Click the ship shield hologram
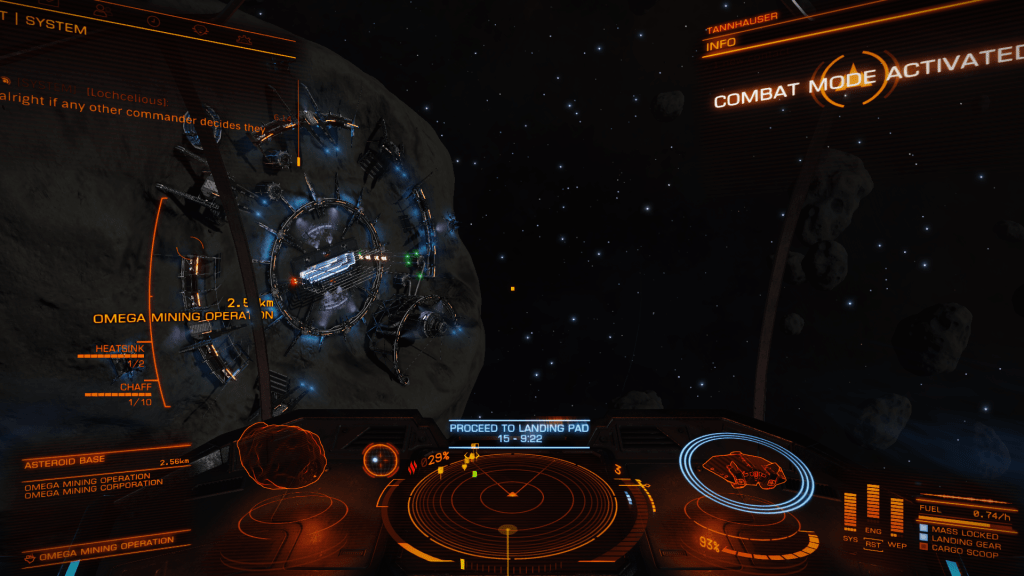1024x576 pixels. [x=745, y=467]
